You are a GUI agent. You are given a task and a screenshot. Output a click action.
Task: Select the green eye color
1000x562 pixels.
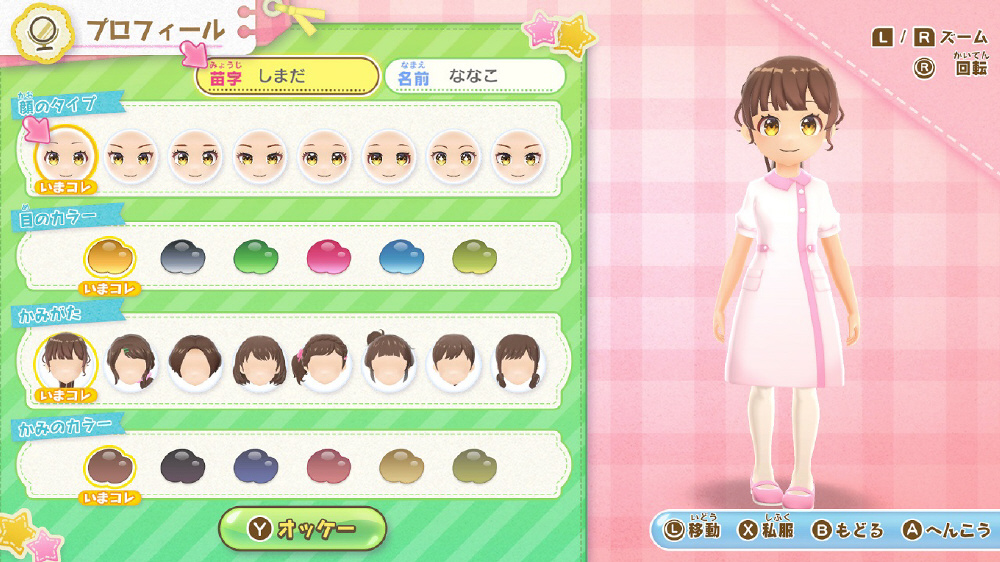[x=256, y=257]
